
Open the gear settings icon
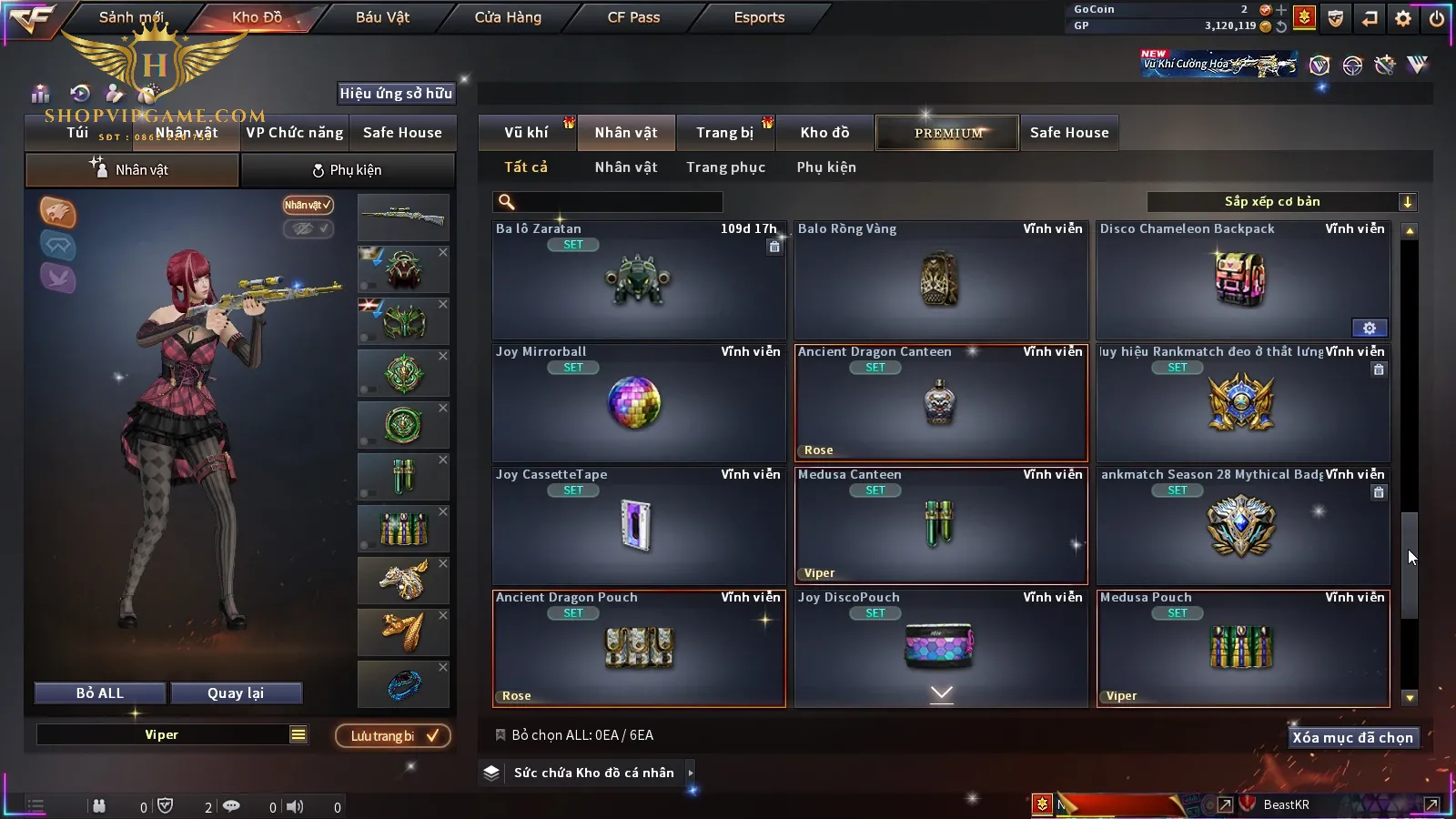(x=1403, y=18)
